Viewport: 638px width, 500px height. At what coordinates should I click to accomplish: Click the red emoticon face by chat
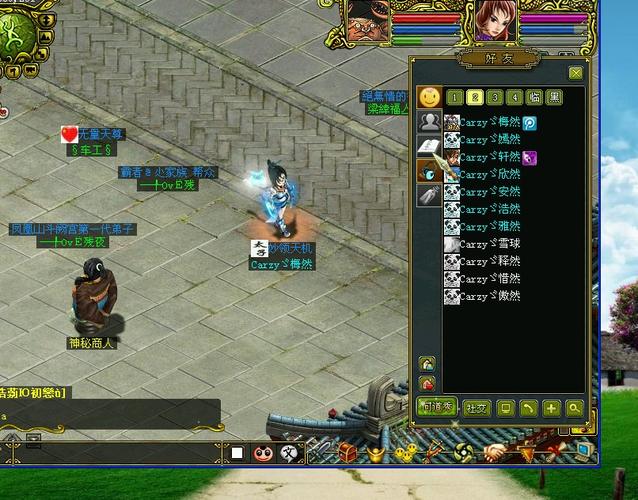click(263, 453)
